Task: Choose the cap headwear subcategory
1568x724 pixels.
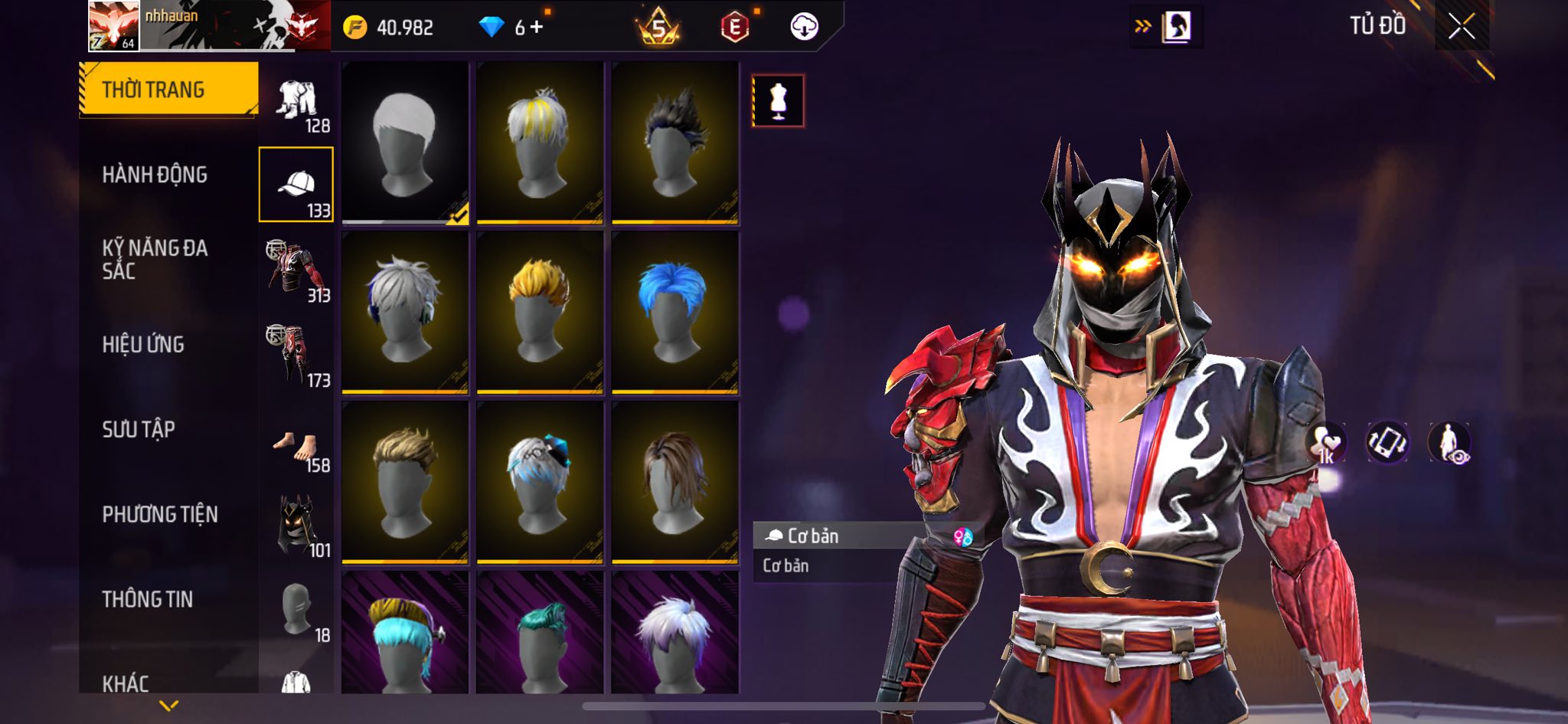Action: click(x=296, y=185)
